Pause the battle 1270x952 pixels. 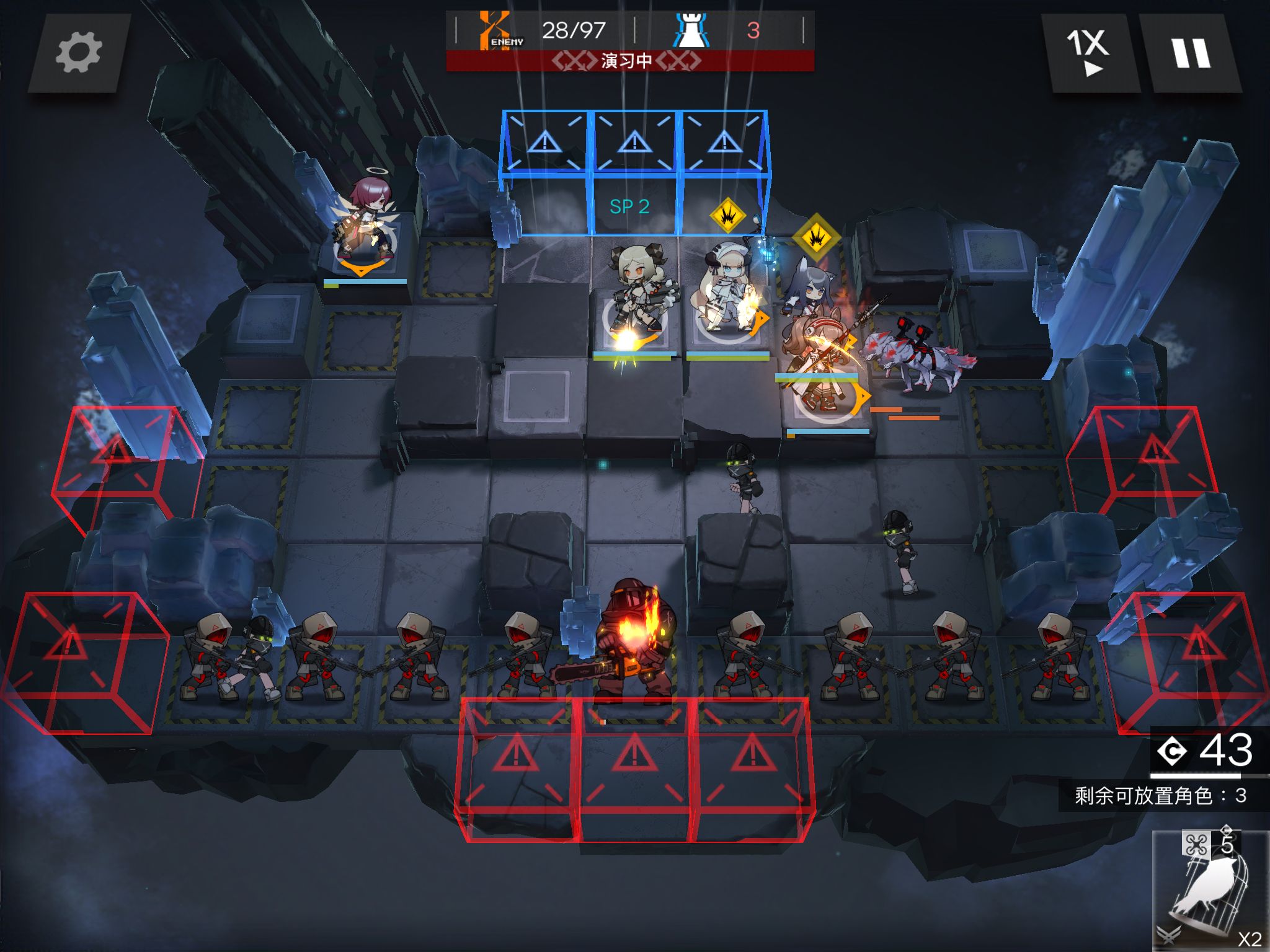1191,54
